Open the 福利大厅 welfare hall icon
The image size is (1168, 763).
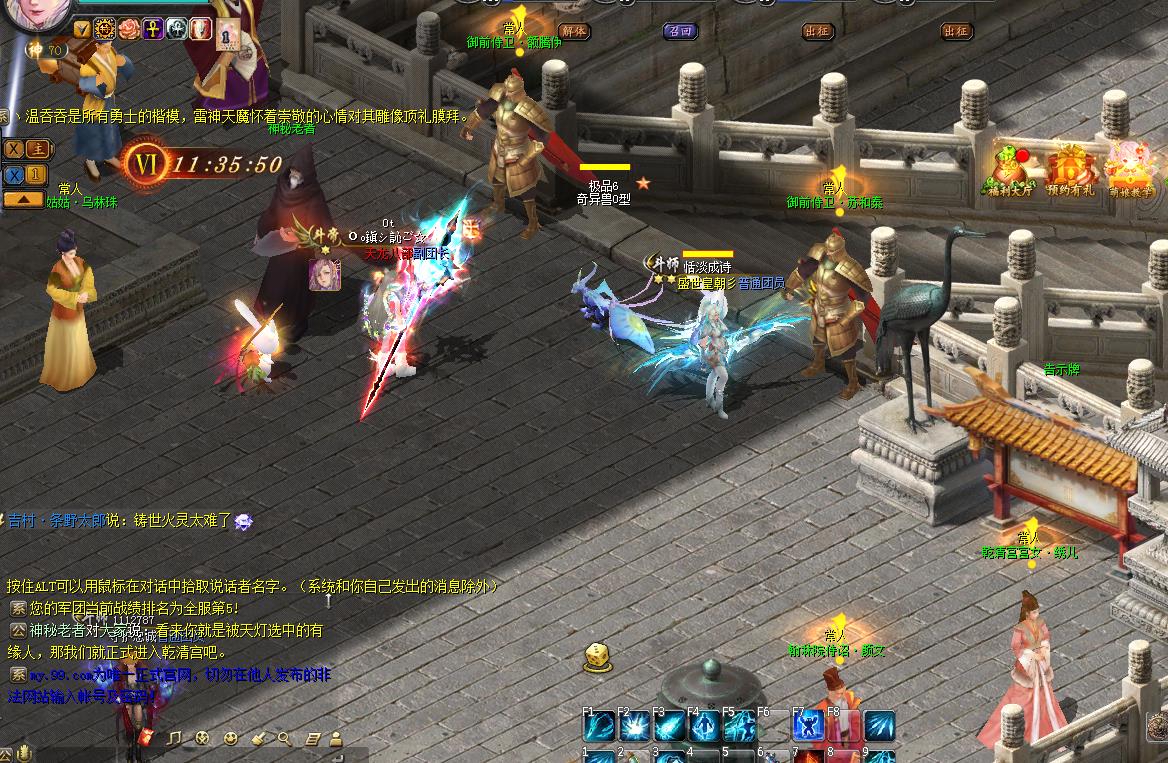[1014, 171]
